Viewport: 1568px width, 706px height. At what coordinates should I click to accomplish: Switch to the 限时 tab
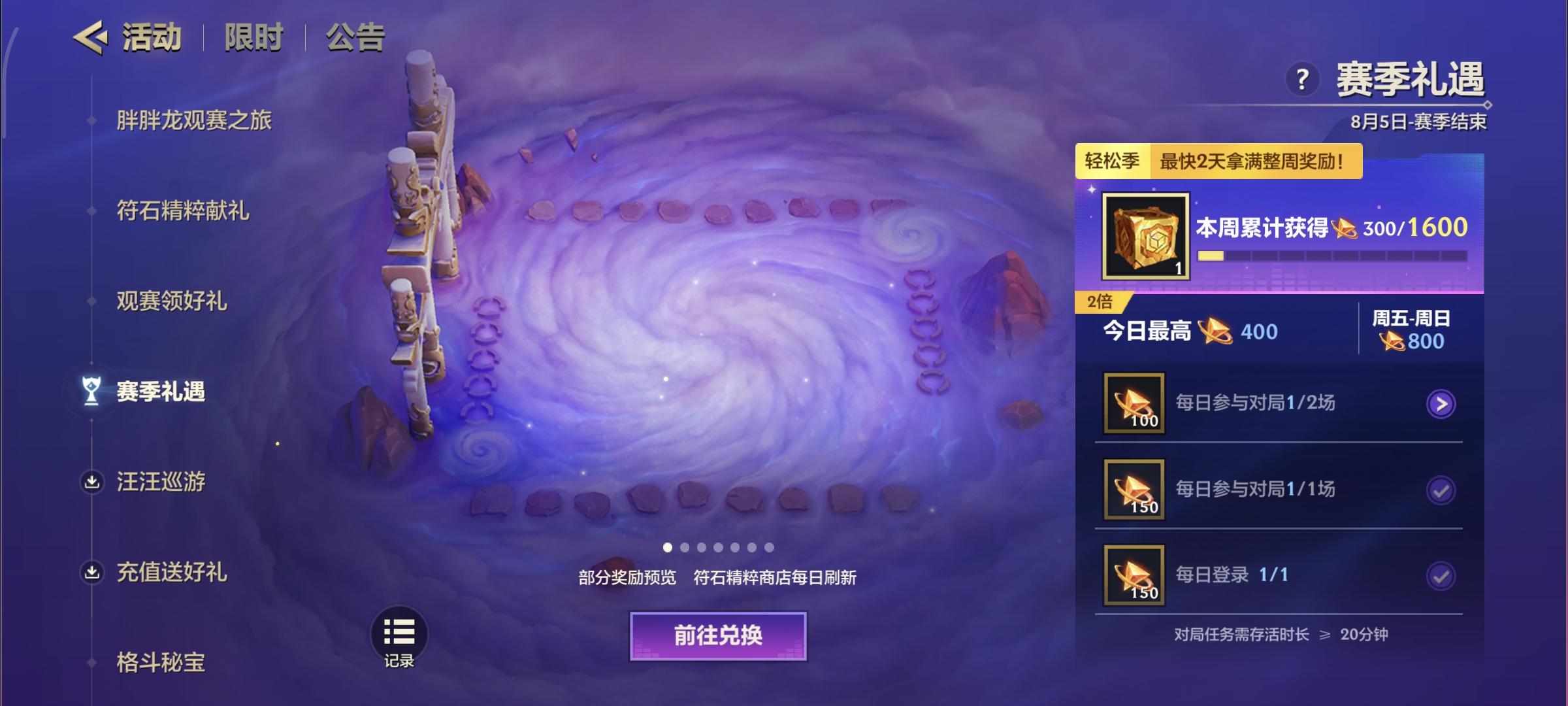(252, 37)
